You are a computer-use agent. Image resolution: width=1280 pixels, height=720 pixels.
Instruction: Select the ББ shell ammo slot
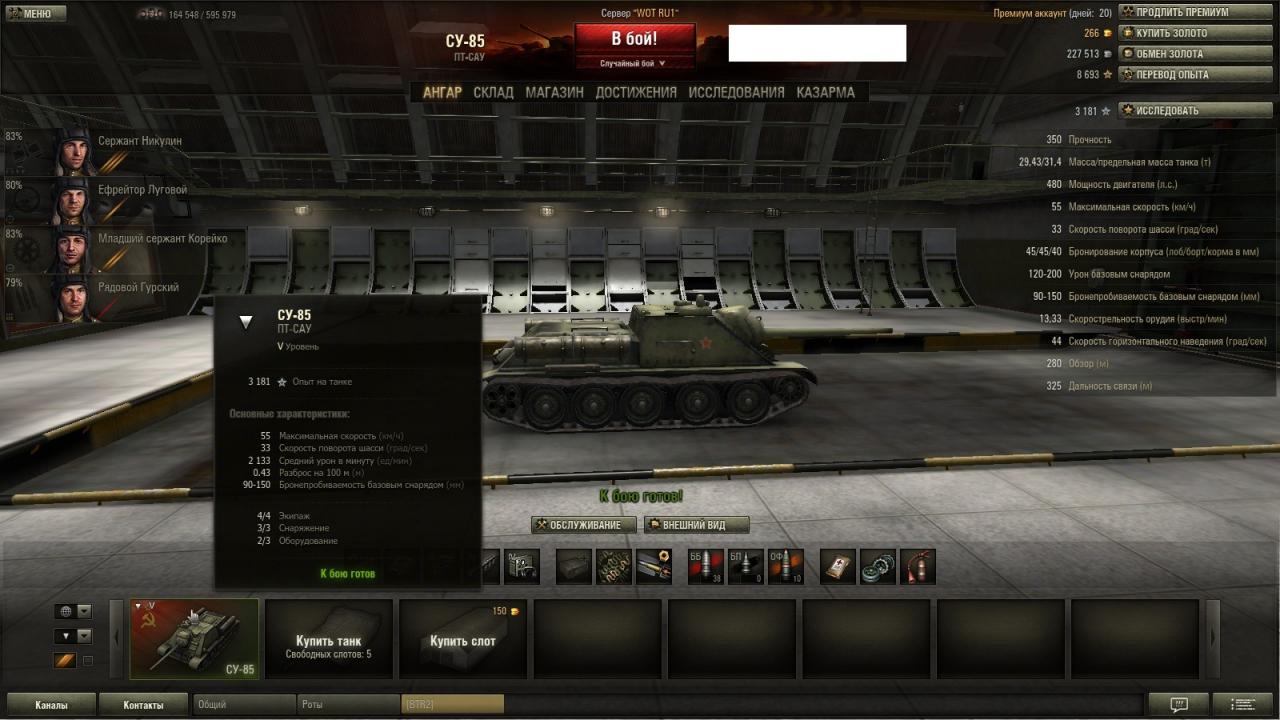[x=705, y=566]
